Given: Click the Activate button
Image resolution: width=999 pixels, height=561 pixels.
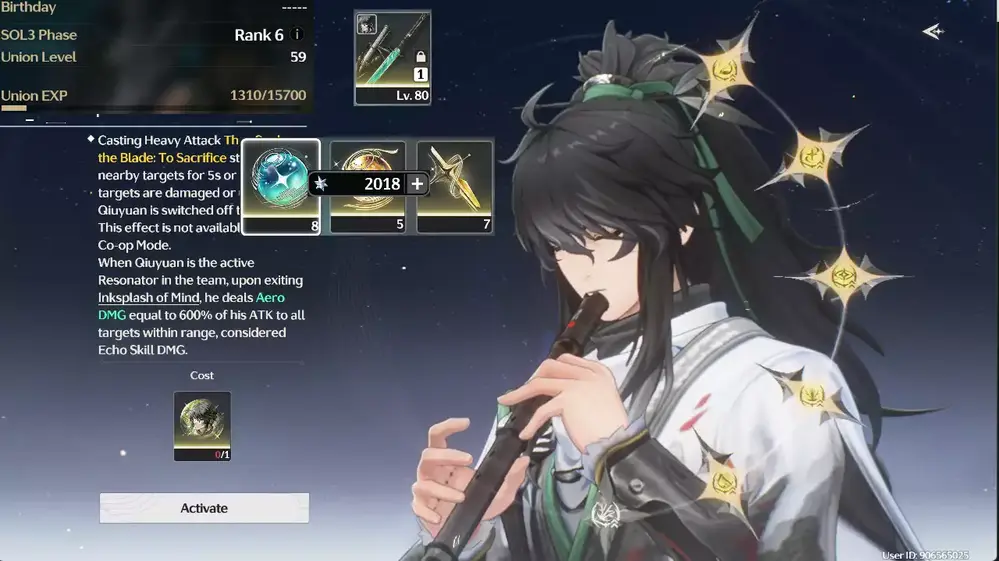Looking at the screenshot, I should [204, 508].
